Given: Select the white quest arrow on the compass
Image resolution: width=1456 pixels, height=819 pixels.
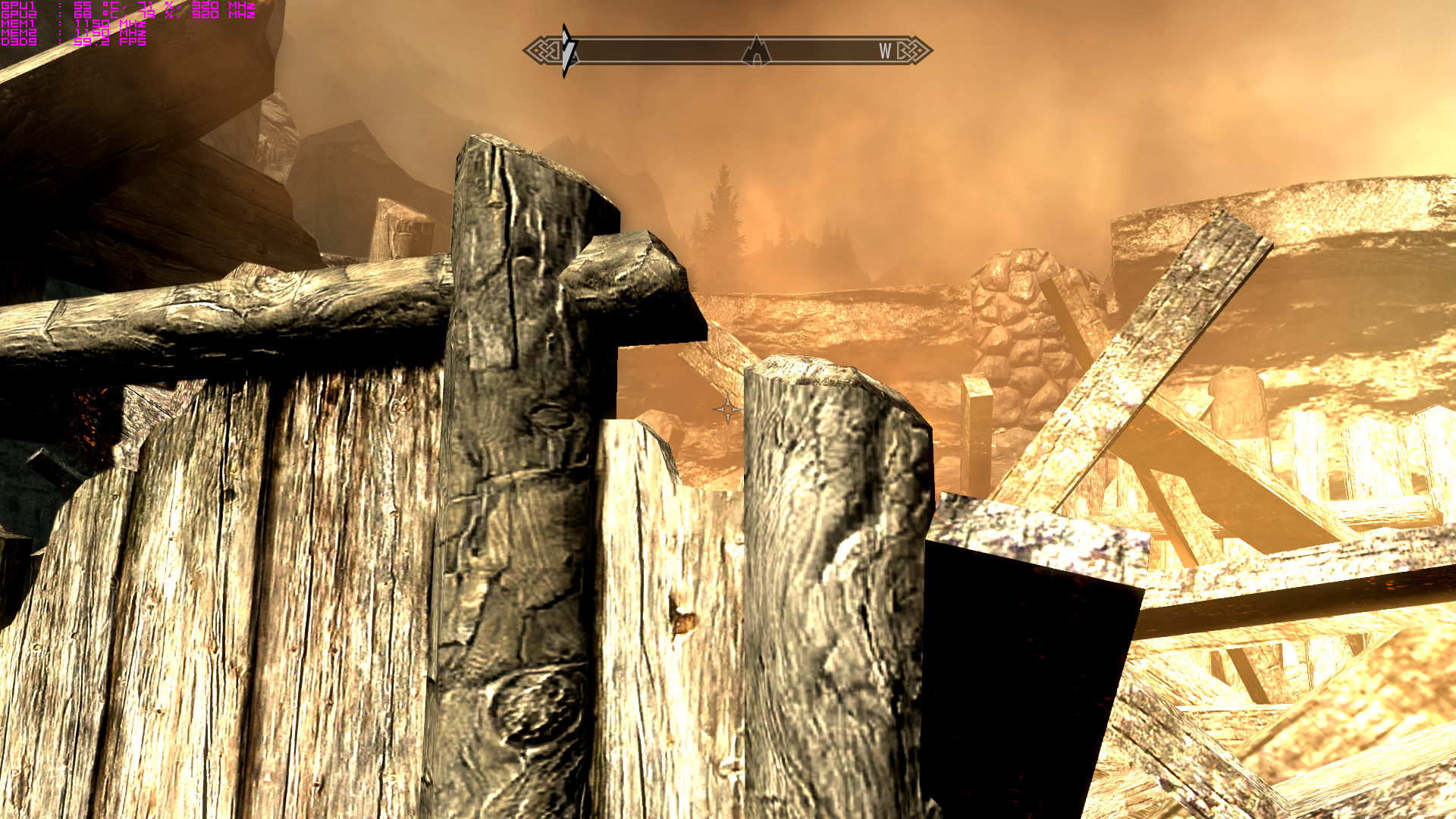Looking at the screenshot, I should (568, 51).
